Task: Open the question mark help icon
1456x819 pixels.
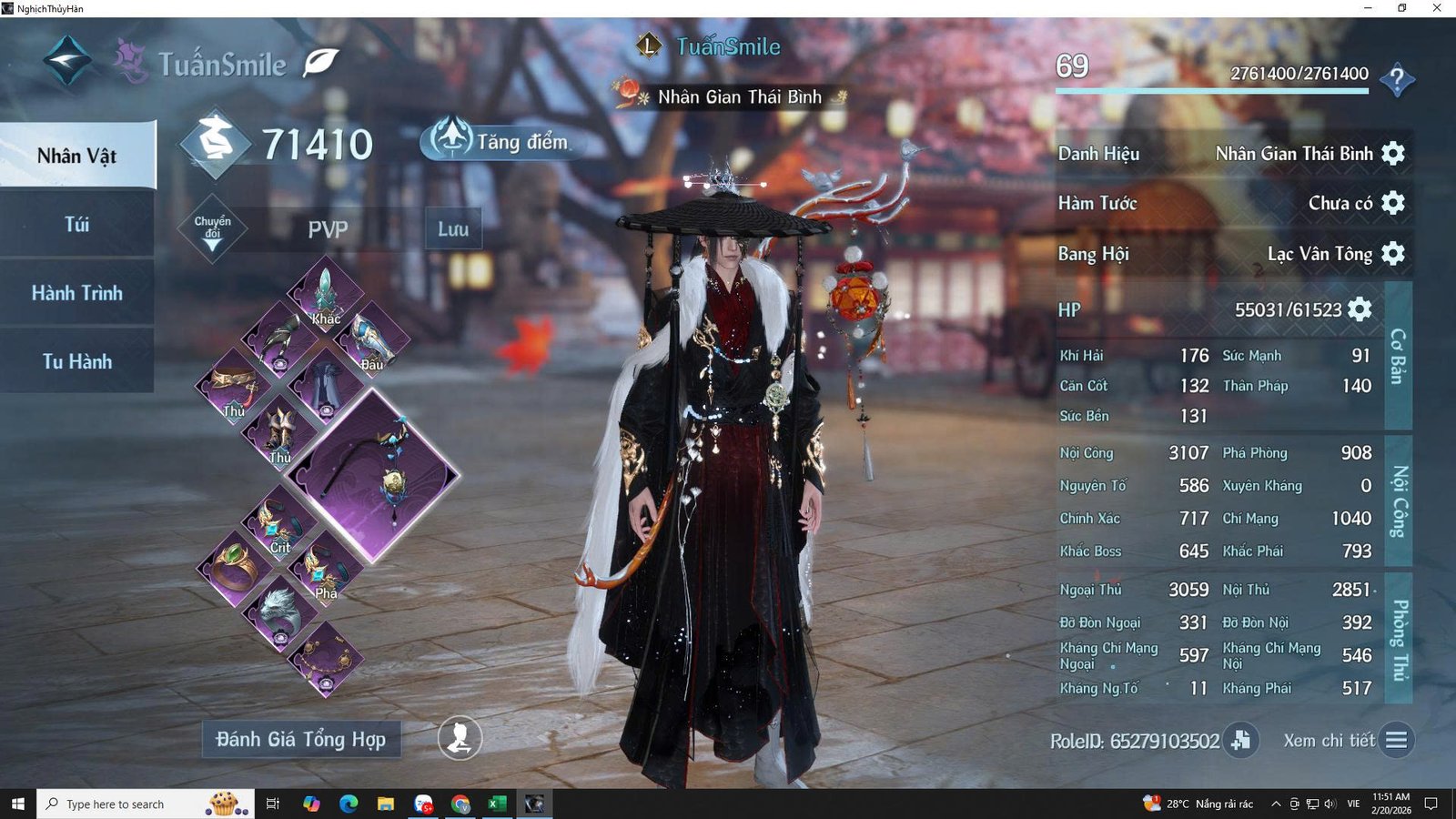Action: click(1397, 80)
